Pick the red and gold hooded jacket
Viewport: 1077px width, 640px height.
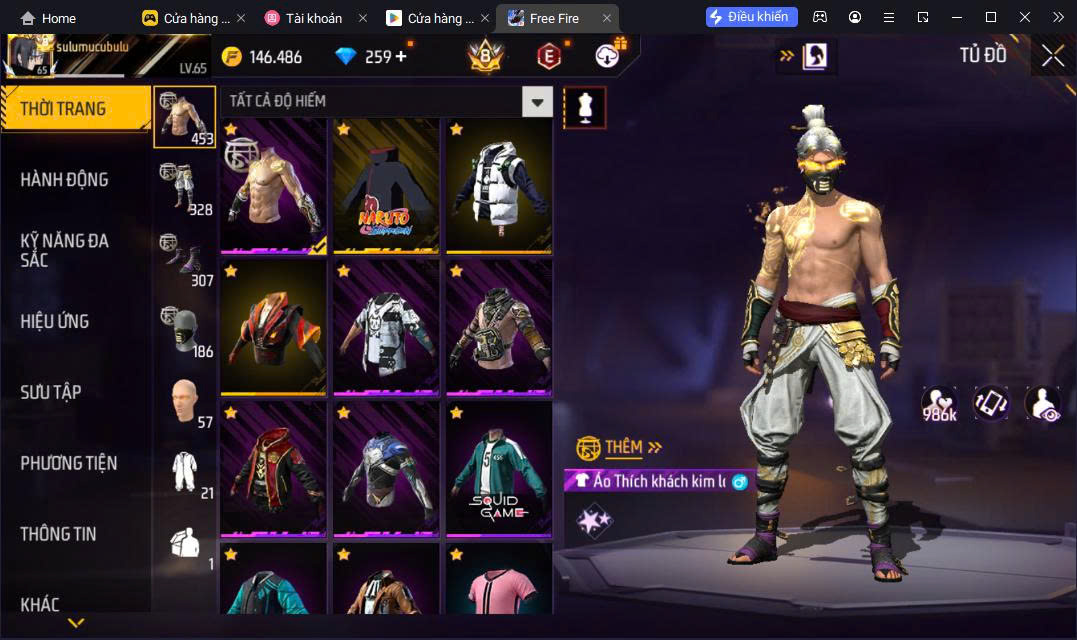tap(273, 467)
